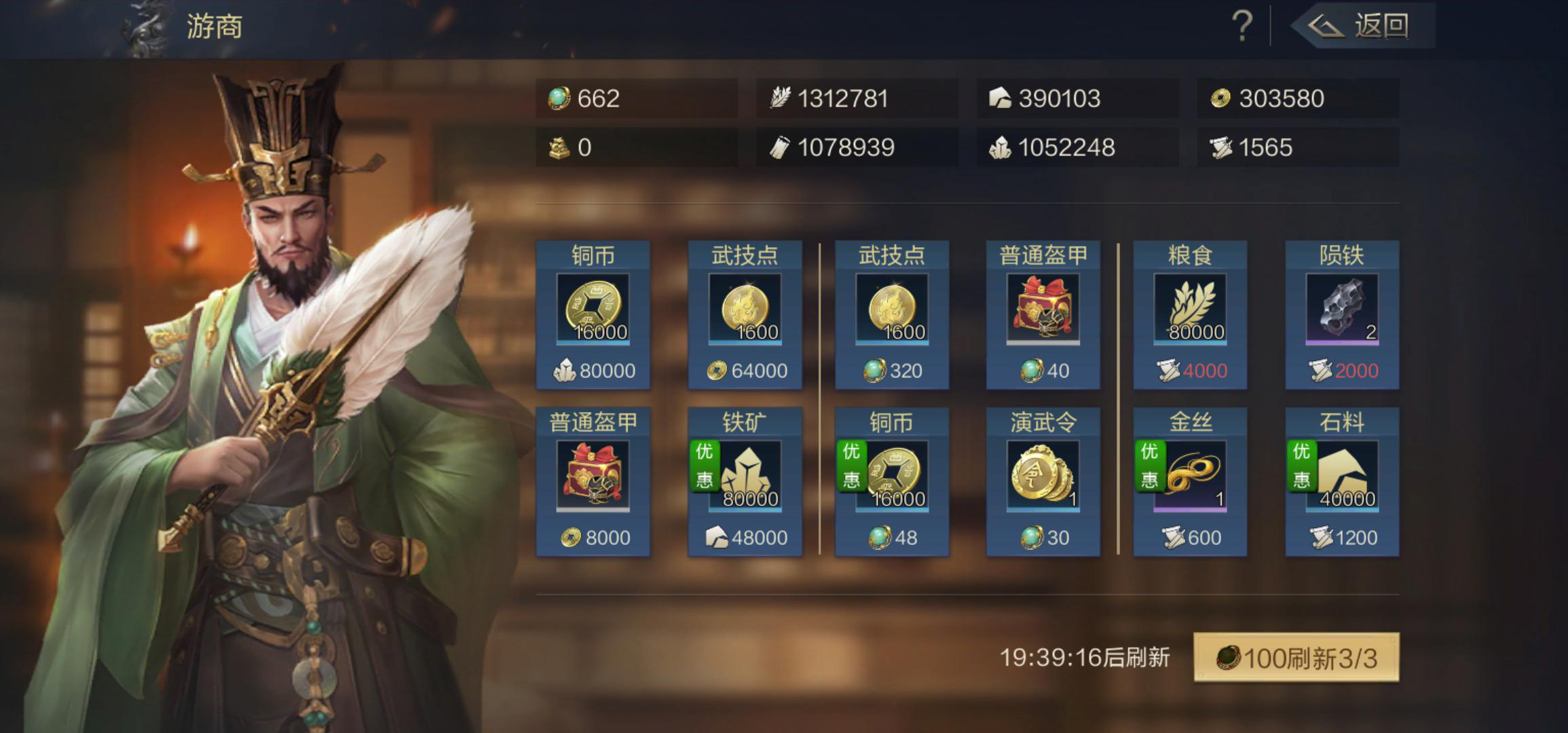Image resolution: width=1568 pixels, height=733 pixels.
Task: Purchase discounted 石料 for 1200
Action: [1342, 482]
